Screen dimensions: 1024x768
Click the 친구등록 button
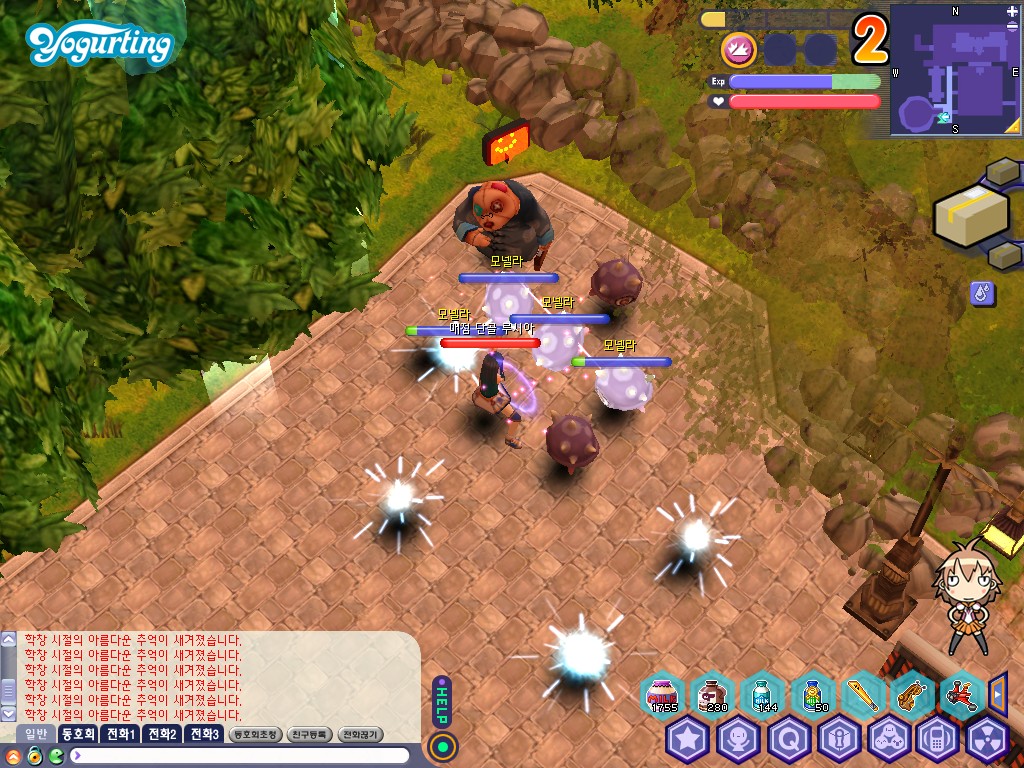[x=310, y=734]
